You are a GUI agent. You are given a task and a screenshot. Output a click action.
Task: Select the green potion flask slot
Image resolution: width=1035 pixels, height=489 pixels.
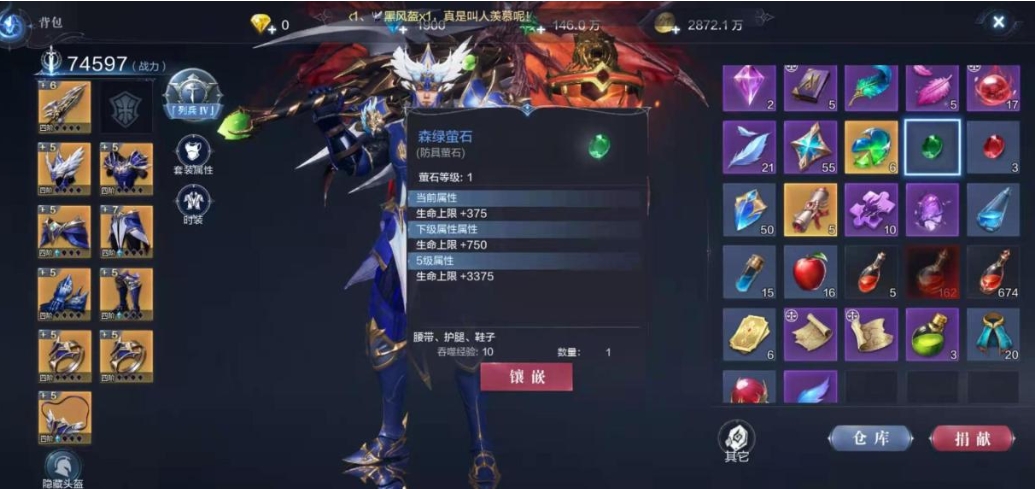pyautogui.click(x=931, y=334)
